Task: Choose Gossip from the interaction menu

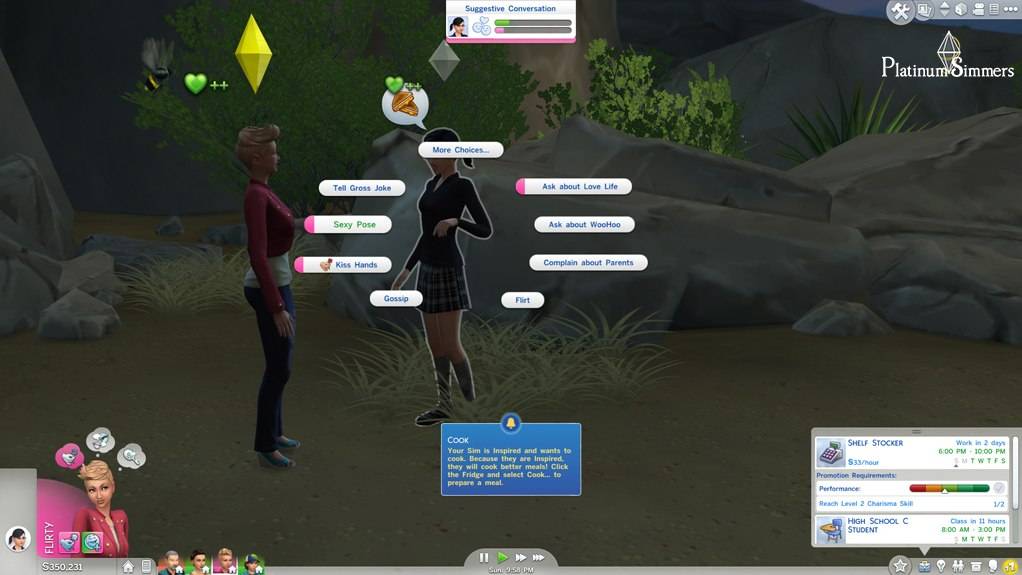Action: point(396,299)
